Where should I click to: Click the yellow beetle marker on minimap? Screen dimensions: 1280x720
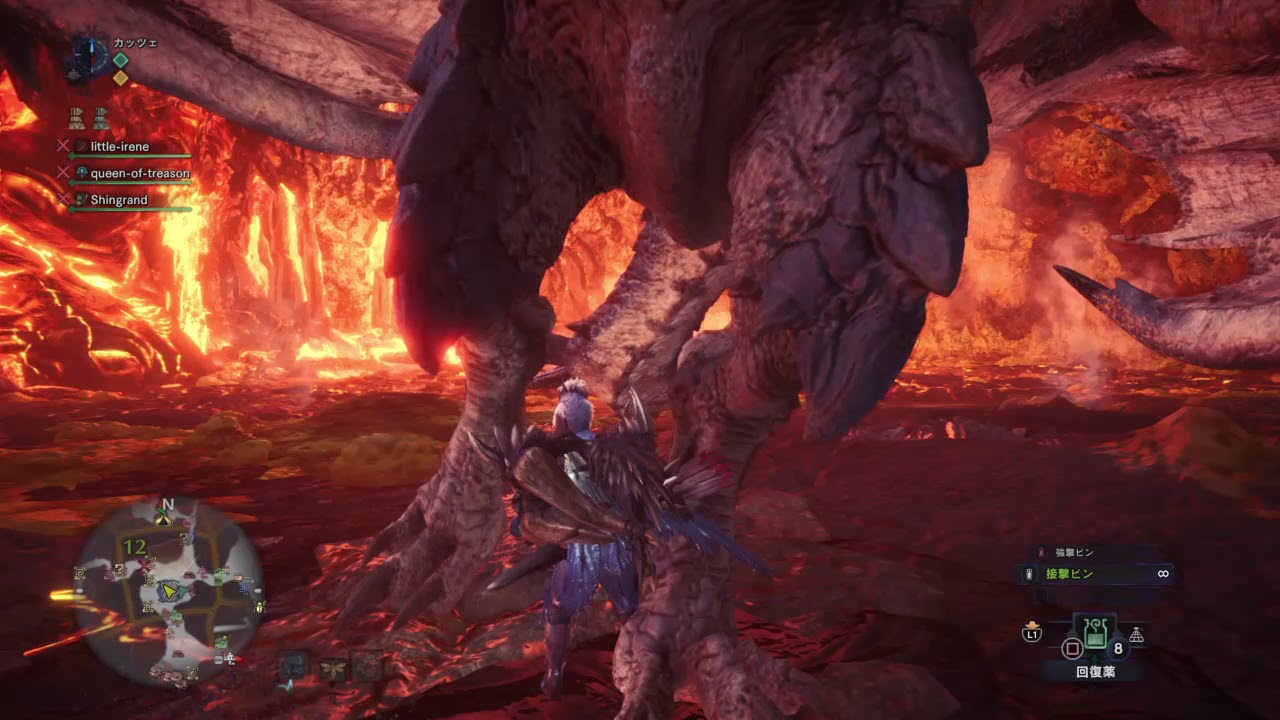coord(260,606)
